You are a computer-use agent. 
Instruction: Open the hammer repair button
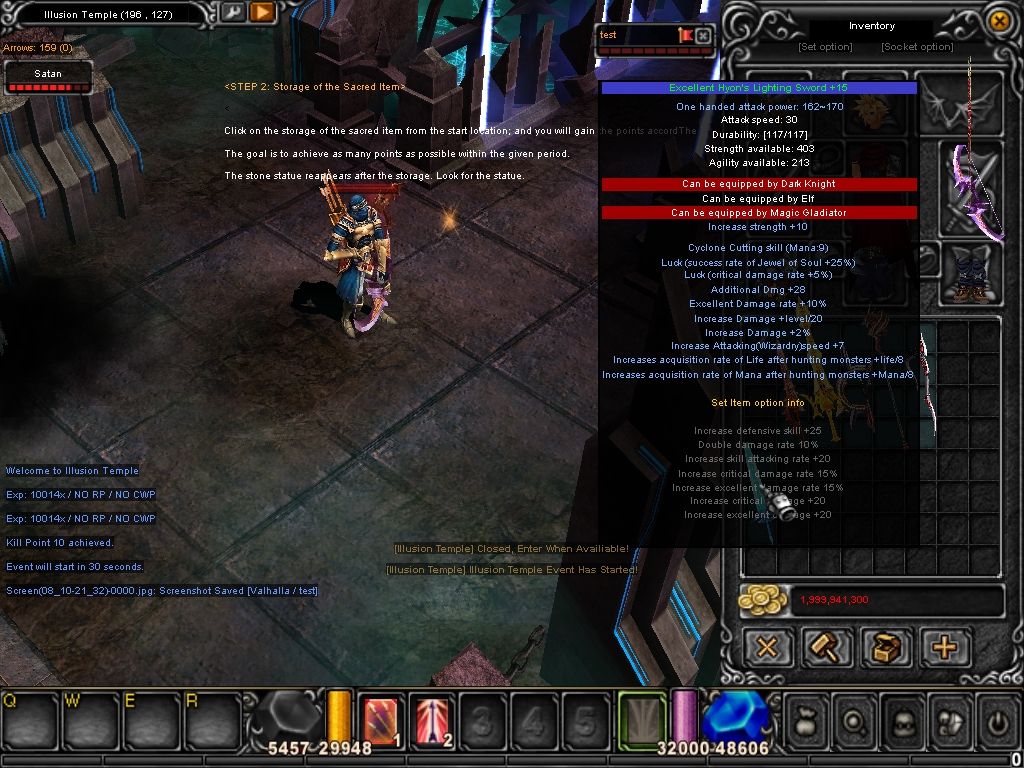[827, 647]
